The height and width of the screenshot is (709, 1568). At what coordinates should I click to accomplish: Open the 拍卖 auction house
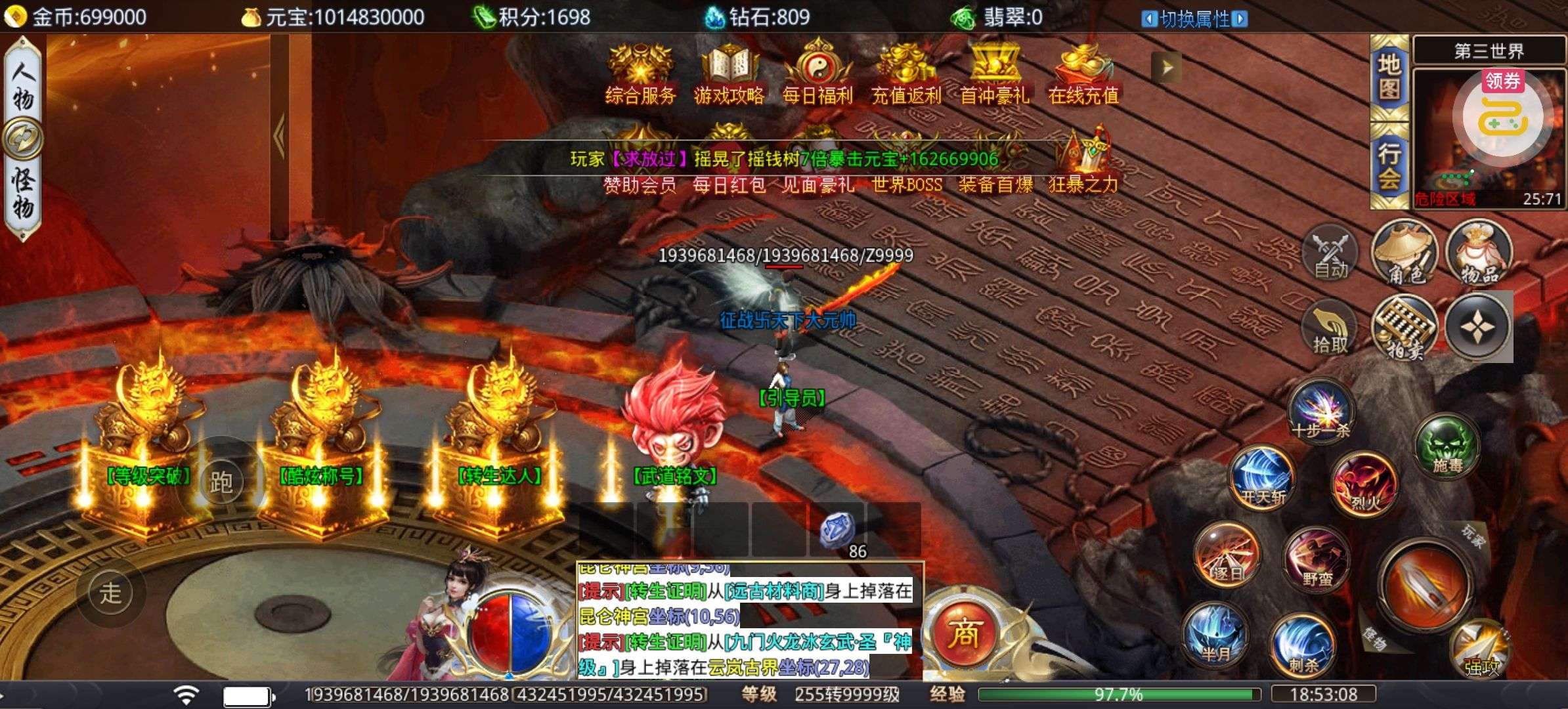point(1405,328)
